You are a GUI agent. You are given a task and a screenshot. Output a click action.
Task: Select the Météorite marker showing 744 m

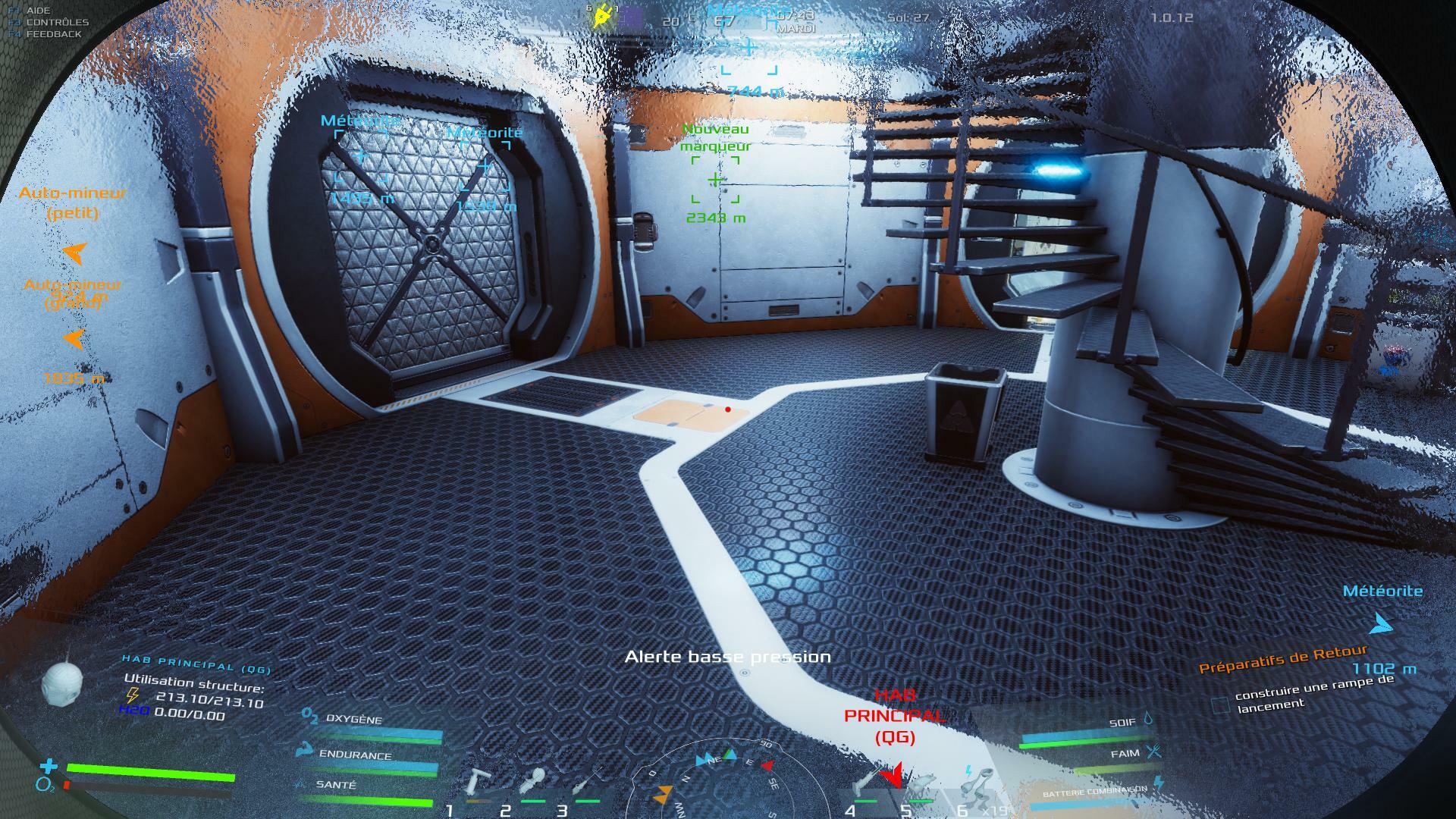(748, 48)
